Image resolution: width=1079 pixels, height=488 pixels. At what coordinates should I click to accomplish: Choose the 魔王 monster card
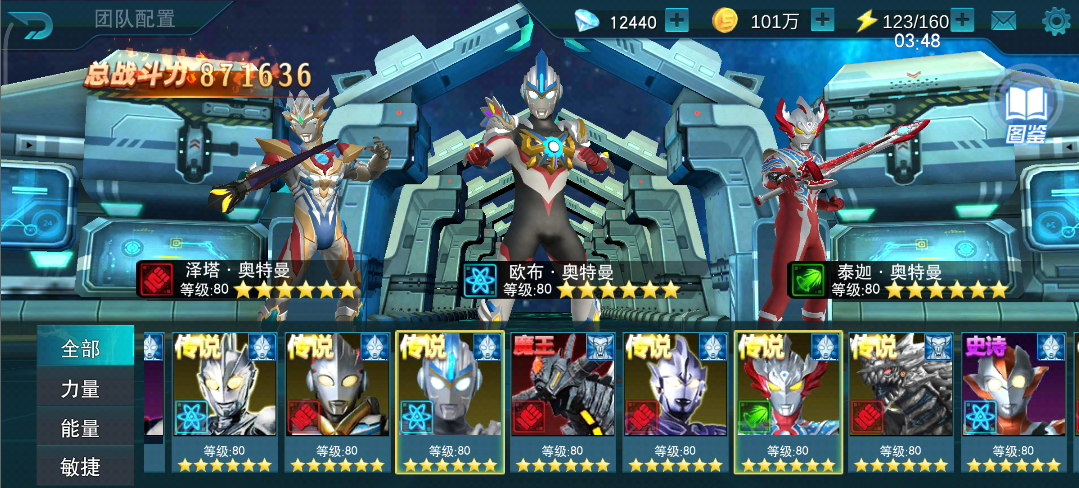click(x=563, y=402)
